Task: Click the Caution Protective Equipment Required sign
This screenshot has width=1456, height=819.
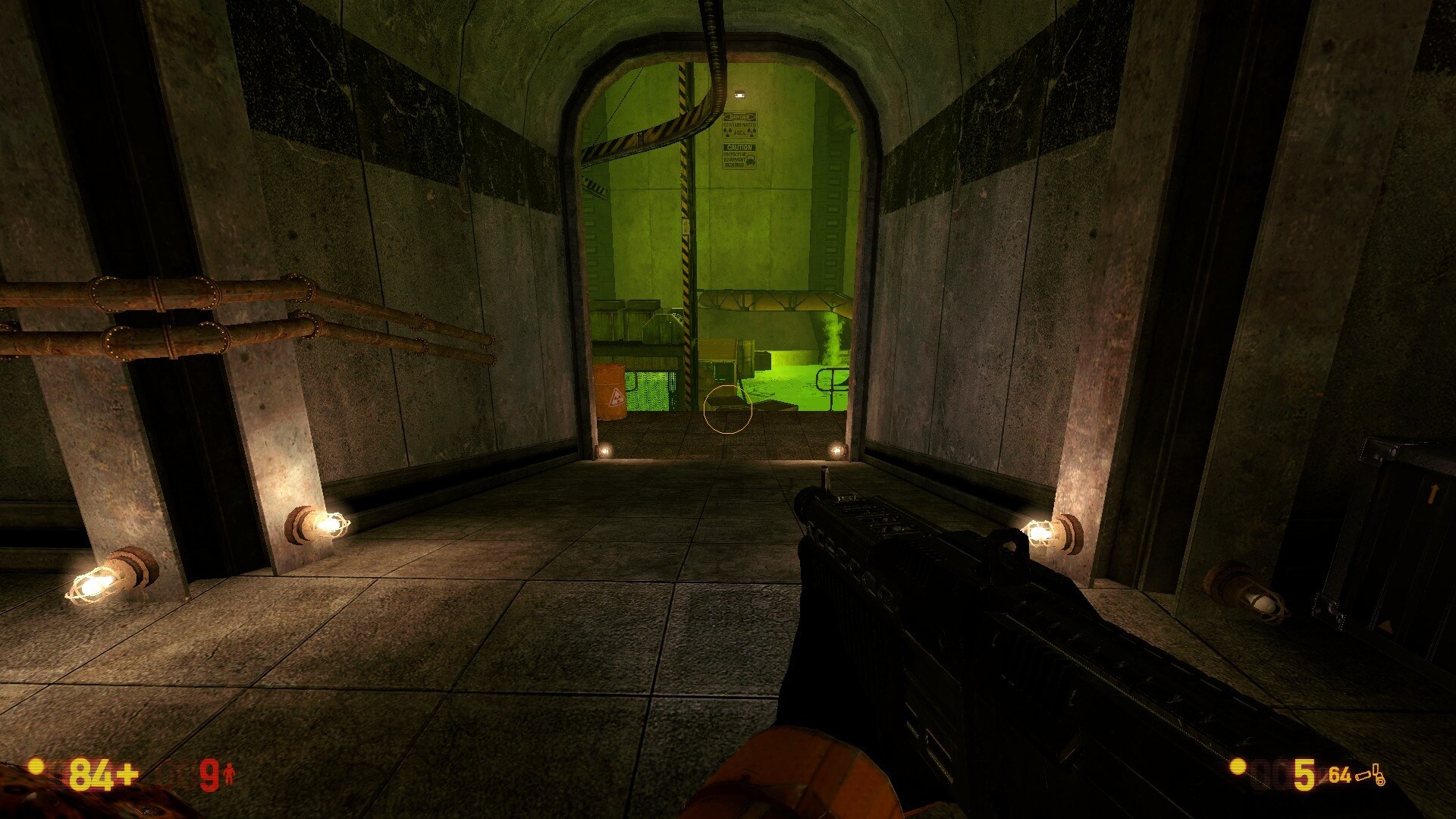Action: 739,155
